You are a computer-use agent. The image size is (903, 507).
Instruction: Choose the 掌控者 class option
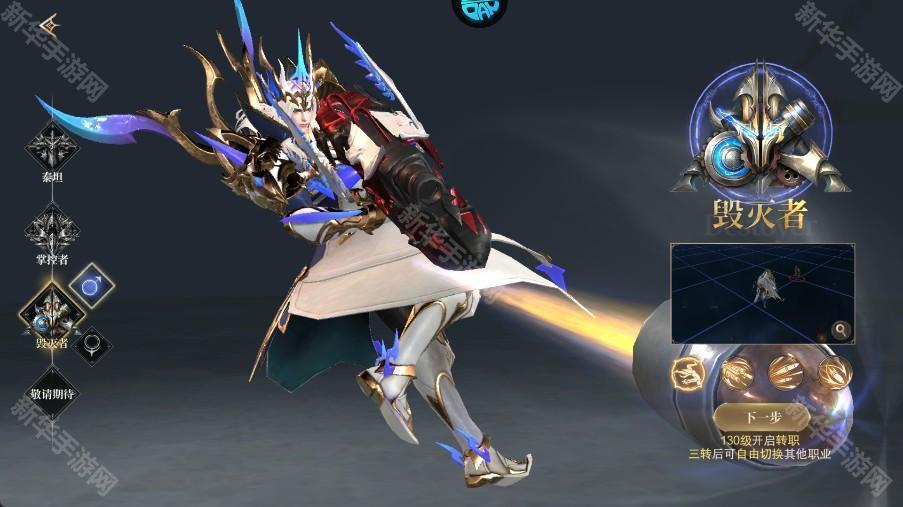(51, 231)
